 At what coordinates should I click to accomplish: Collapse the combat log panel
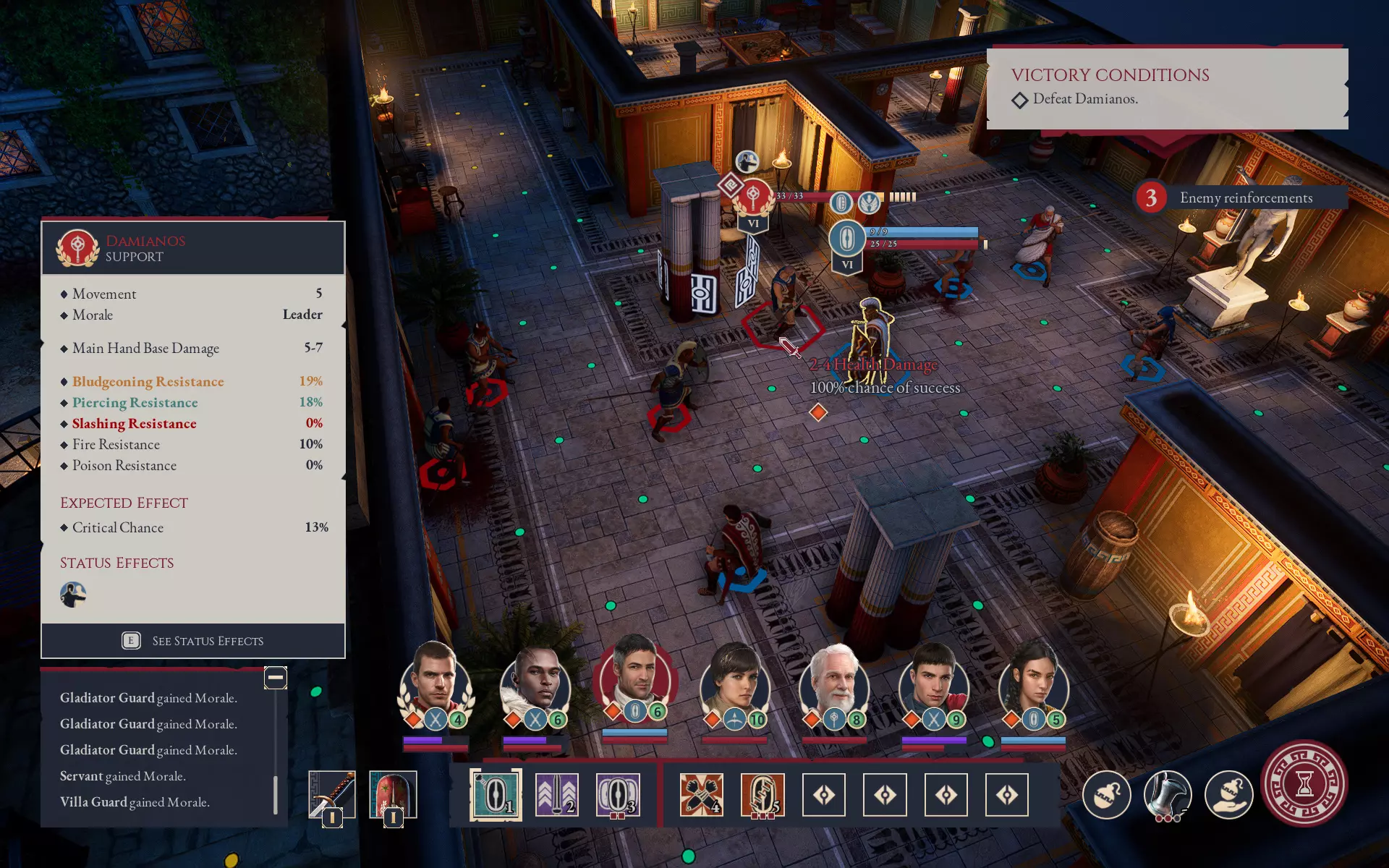pyautogui.click(x=275, y=678)
